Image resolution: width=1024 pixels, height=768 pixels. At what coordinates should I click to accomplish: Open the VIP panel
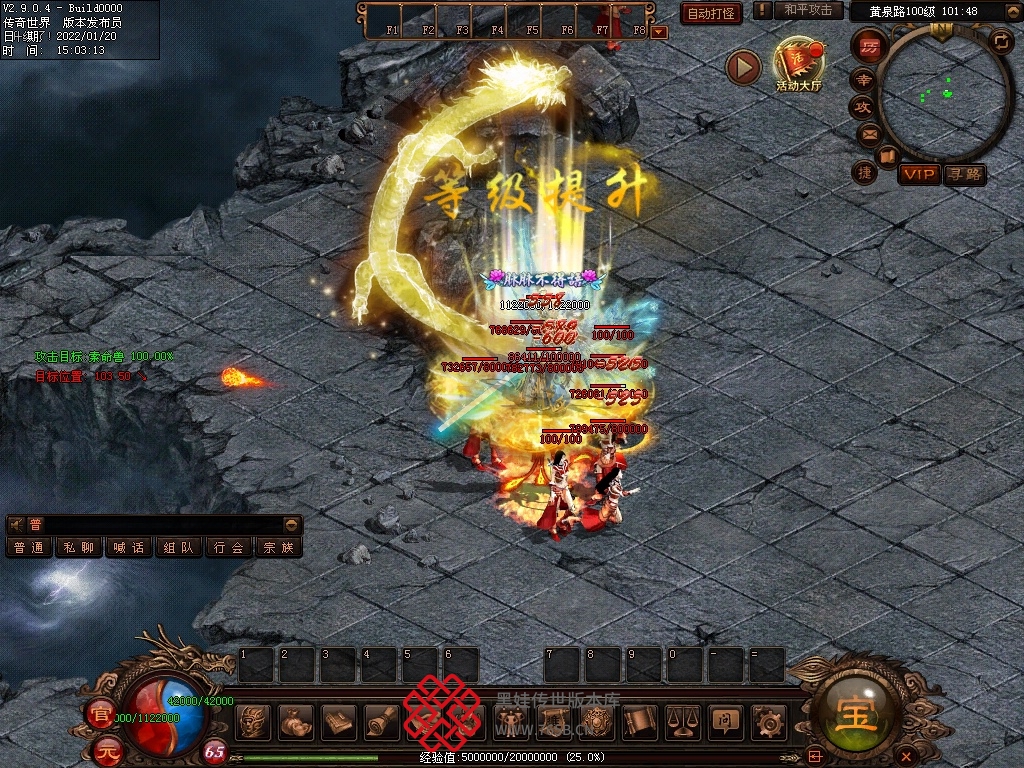tap(918, 174)
